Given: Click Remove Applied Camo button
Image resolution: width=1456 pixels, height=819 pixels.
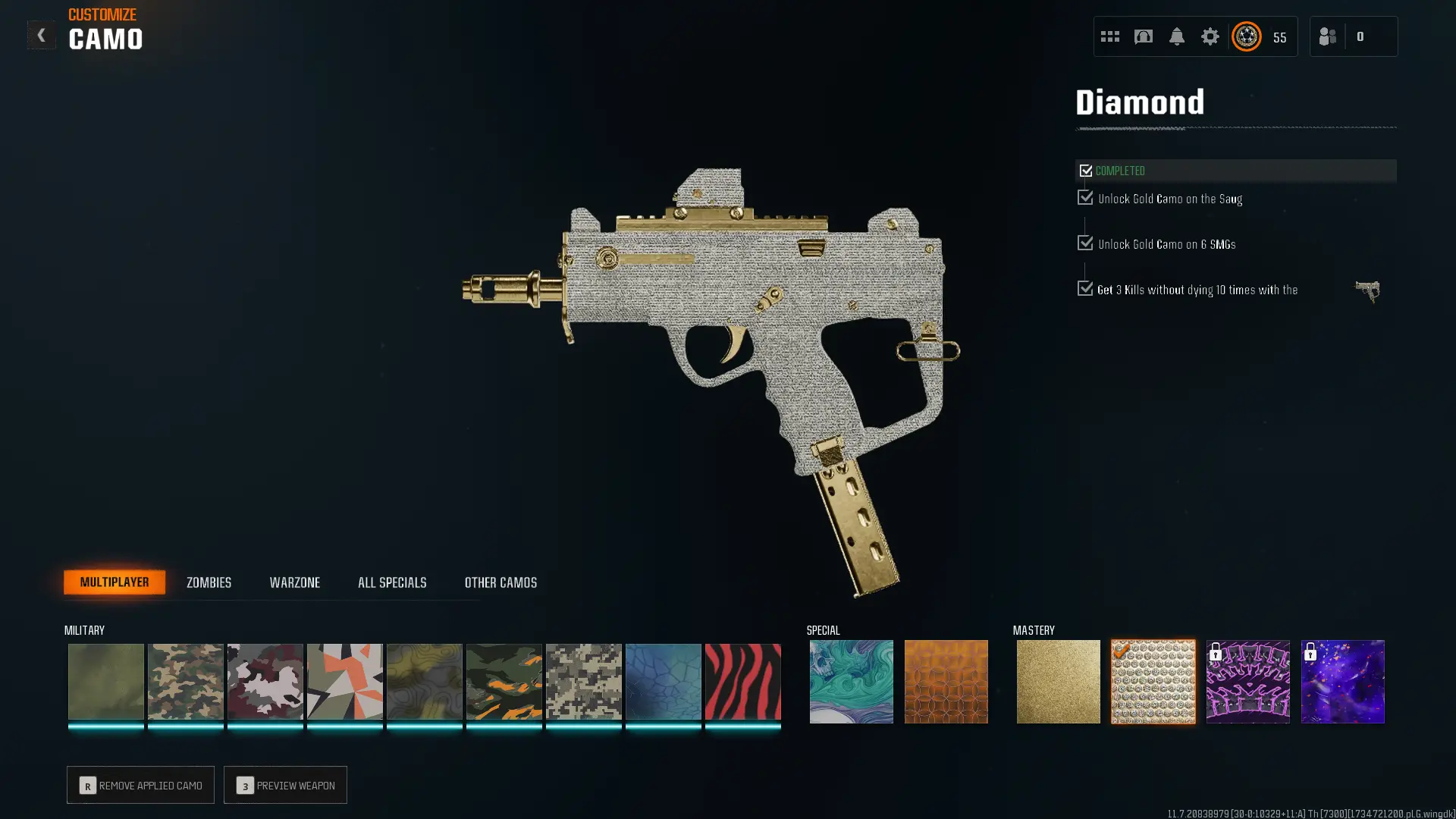Looking at the screenshot, I should (x=140, y=785).
